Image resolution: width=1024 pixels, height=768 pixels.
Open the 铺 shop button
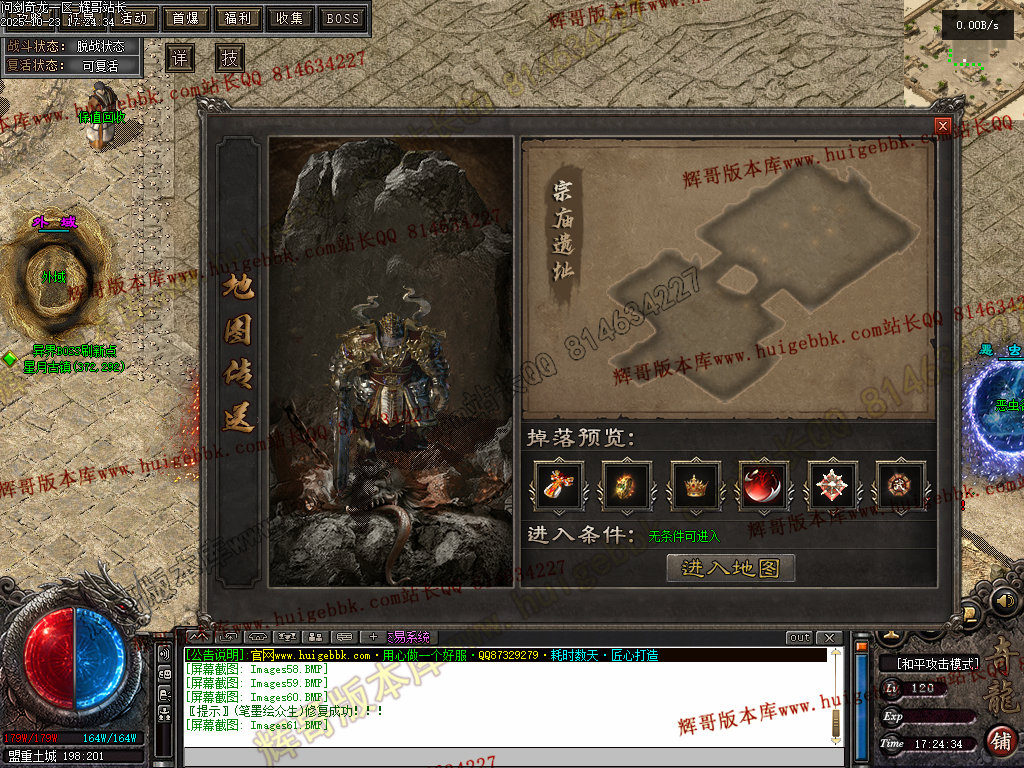click(x=999, y=740)
